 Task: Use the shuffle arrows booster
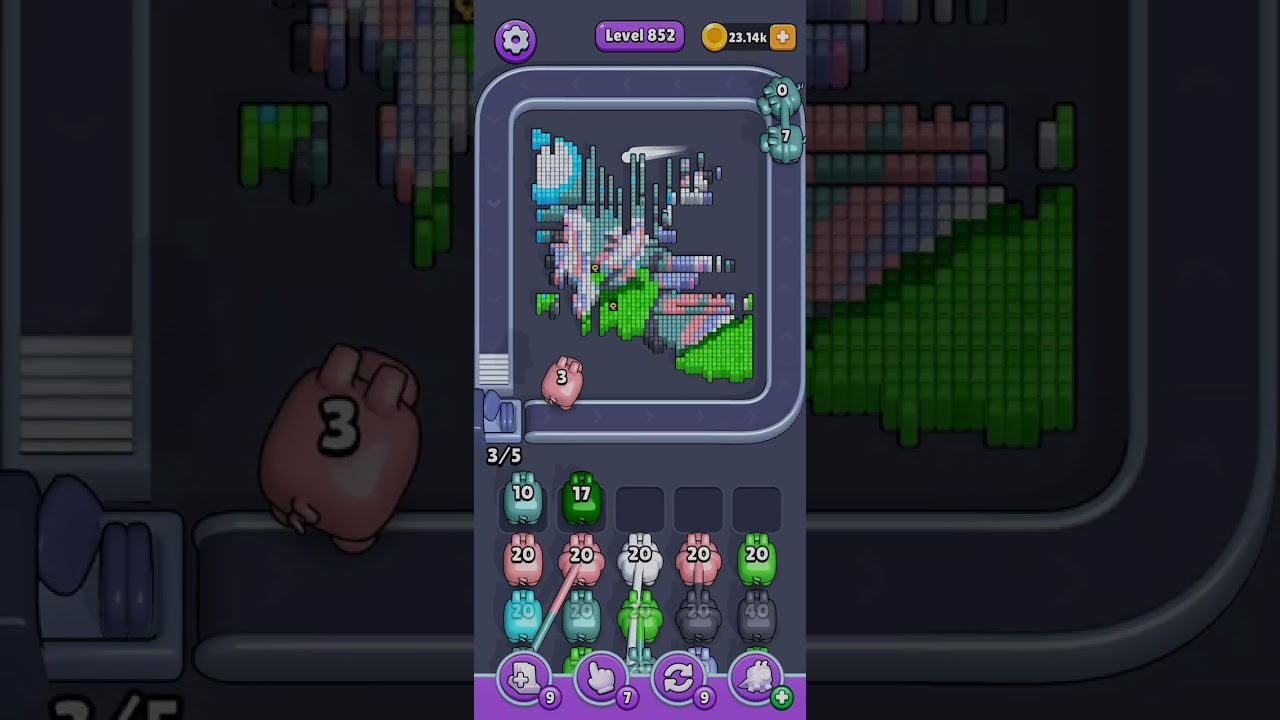click(678, 679)
